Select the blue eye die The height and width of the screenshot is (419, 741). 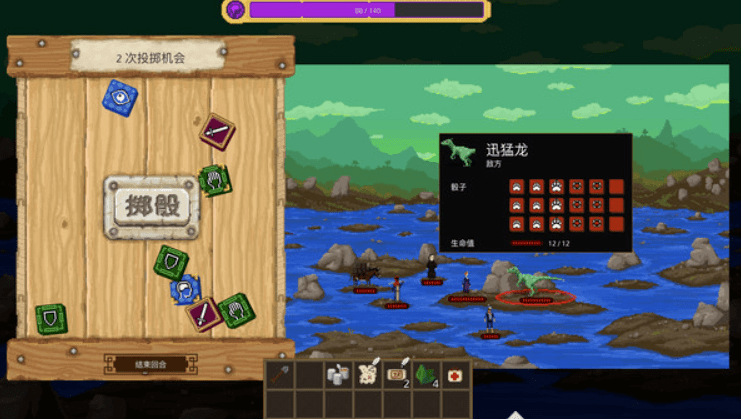(121, 97)
